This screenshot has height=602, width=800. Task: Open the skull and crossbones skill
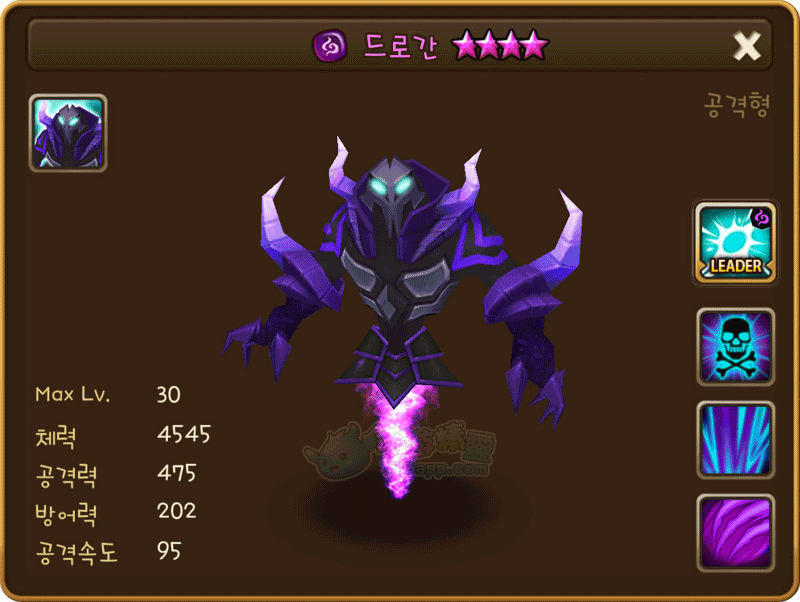coord(735,347)
